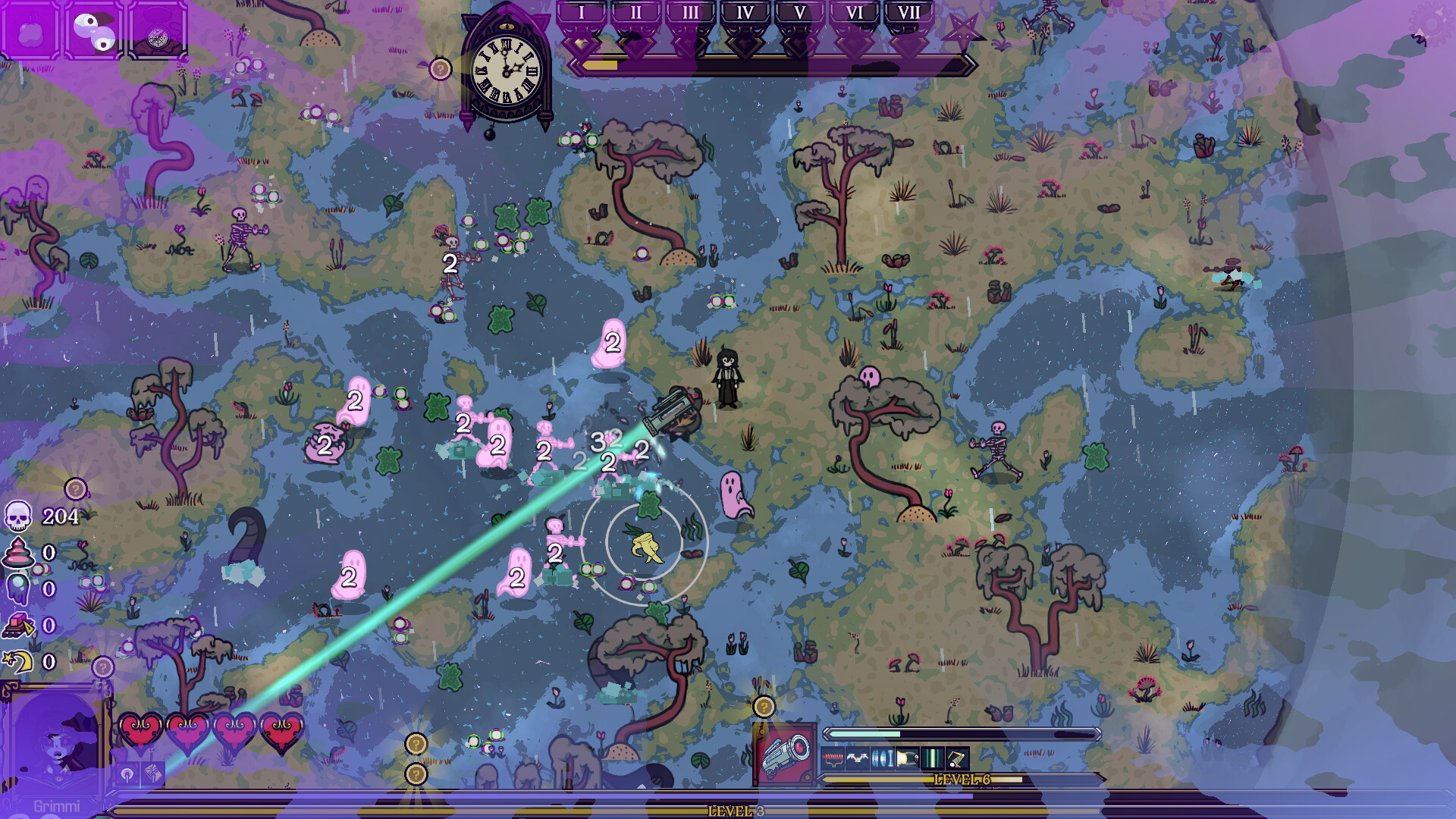Click the lightbulb upgrade icon
Screen dimensions: 1456x819
click(908, 758)
